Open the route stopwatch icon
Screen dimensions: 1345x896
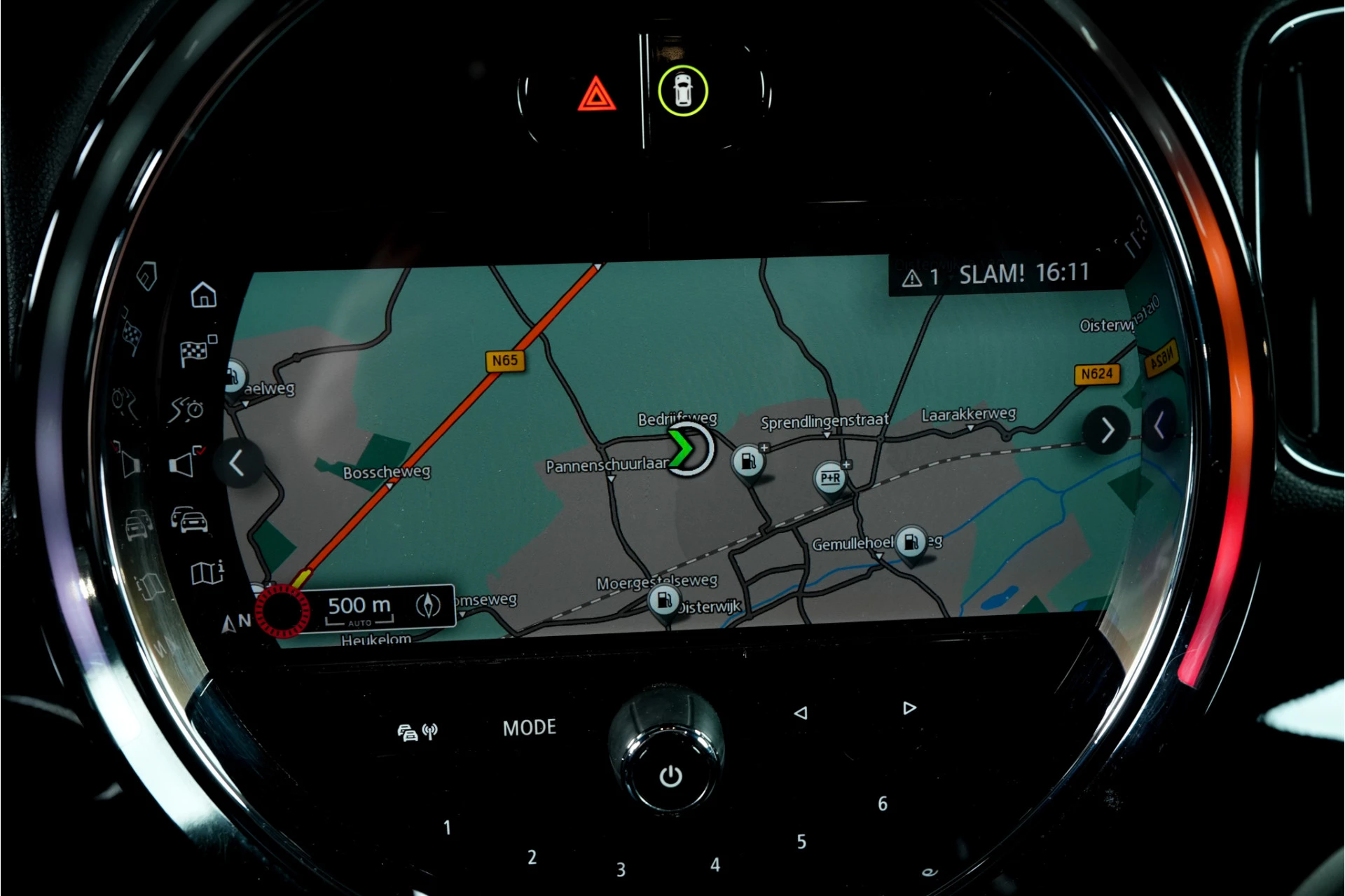coord(186,409)
